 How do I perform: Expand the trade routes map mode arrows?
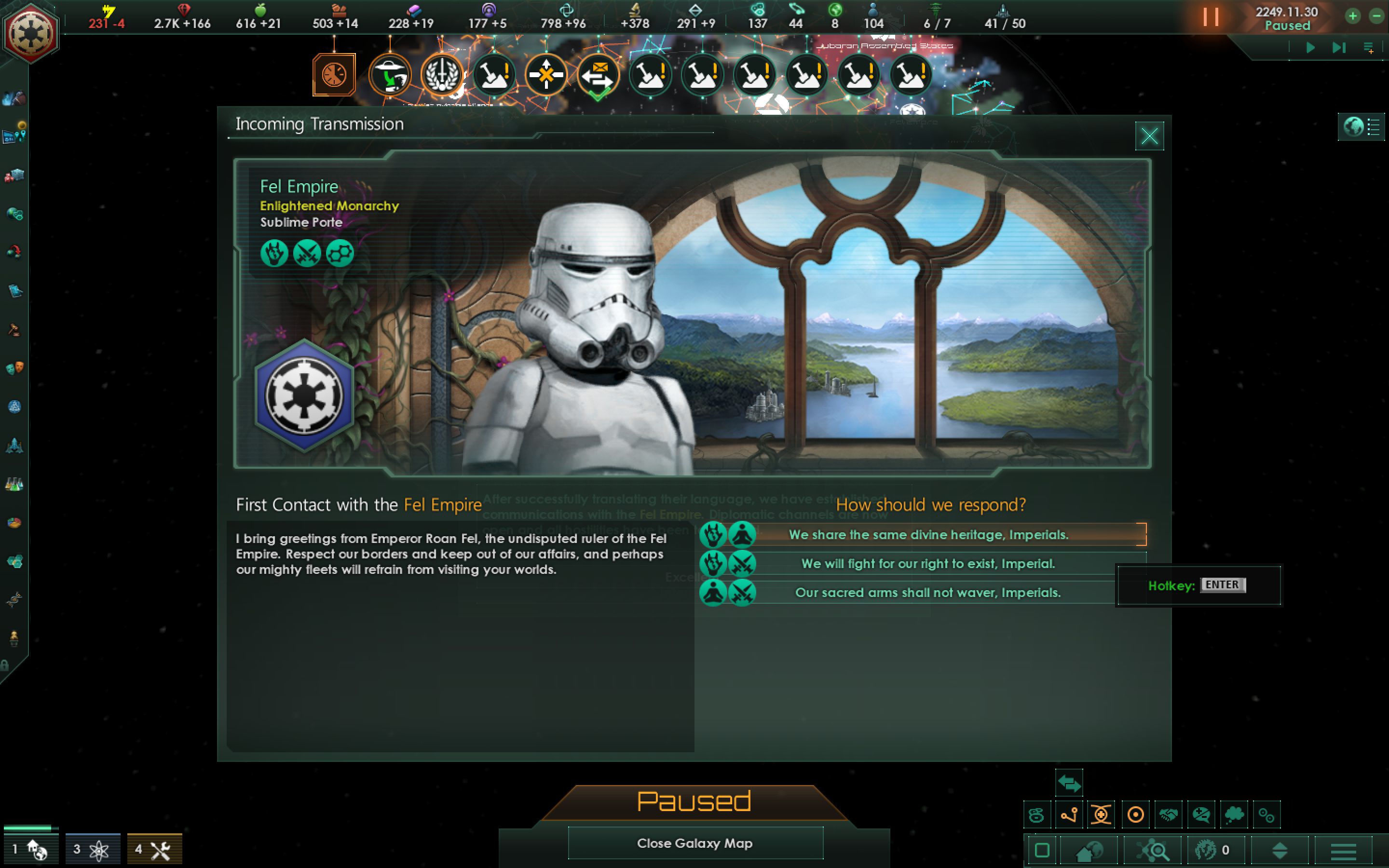pos(1069,783)
